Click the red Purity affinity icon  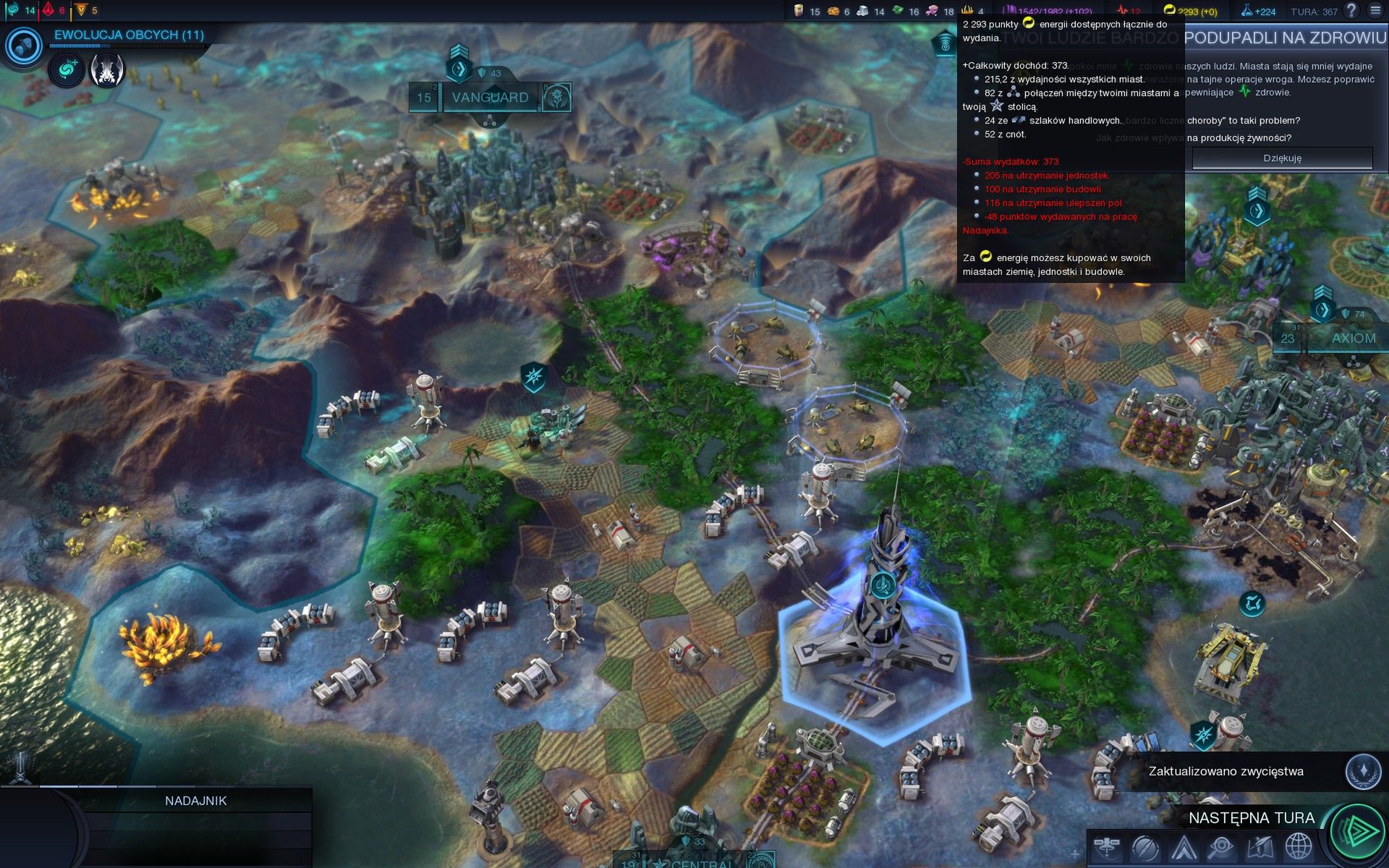click(x=48, y=10)
